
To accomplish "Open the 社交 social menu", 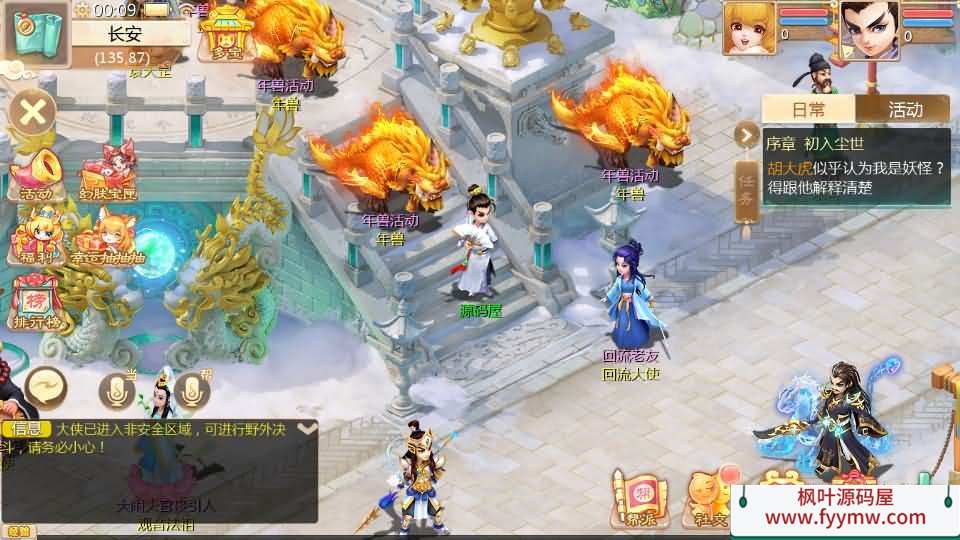I will click(707, 497).
